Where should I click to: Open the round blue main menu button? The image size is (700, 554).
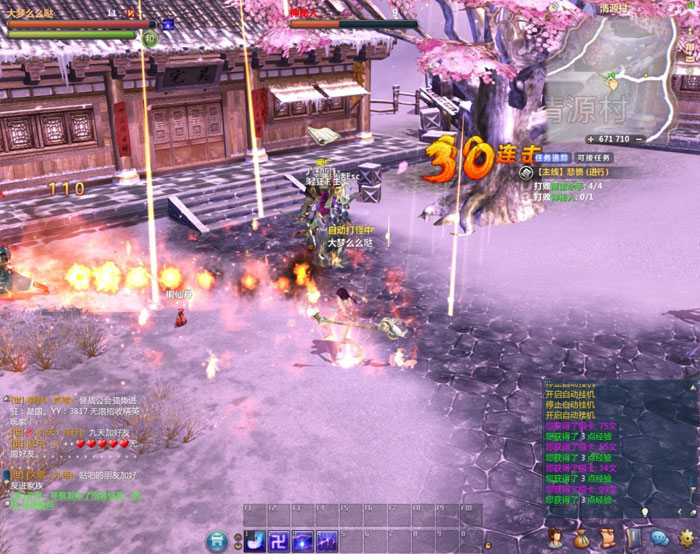[217, 541]
